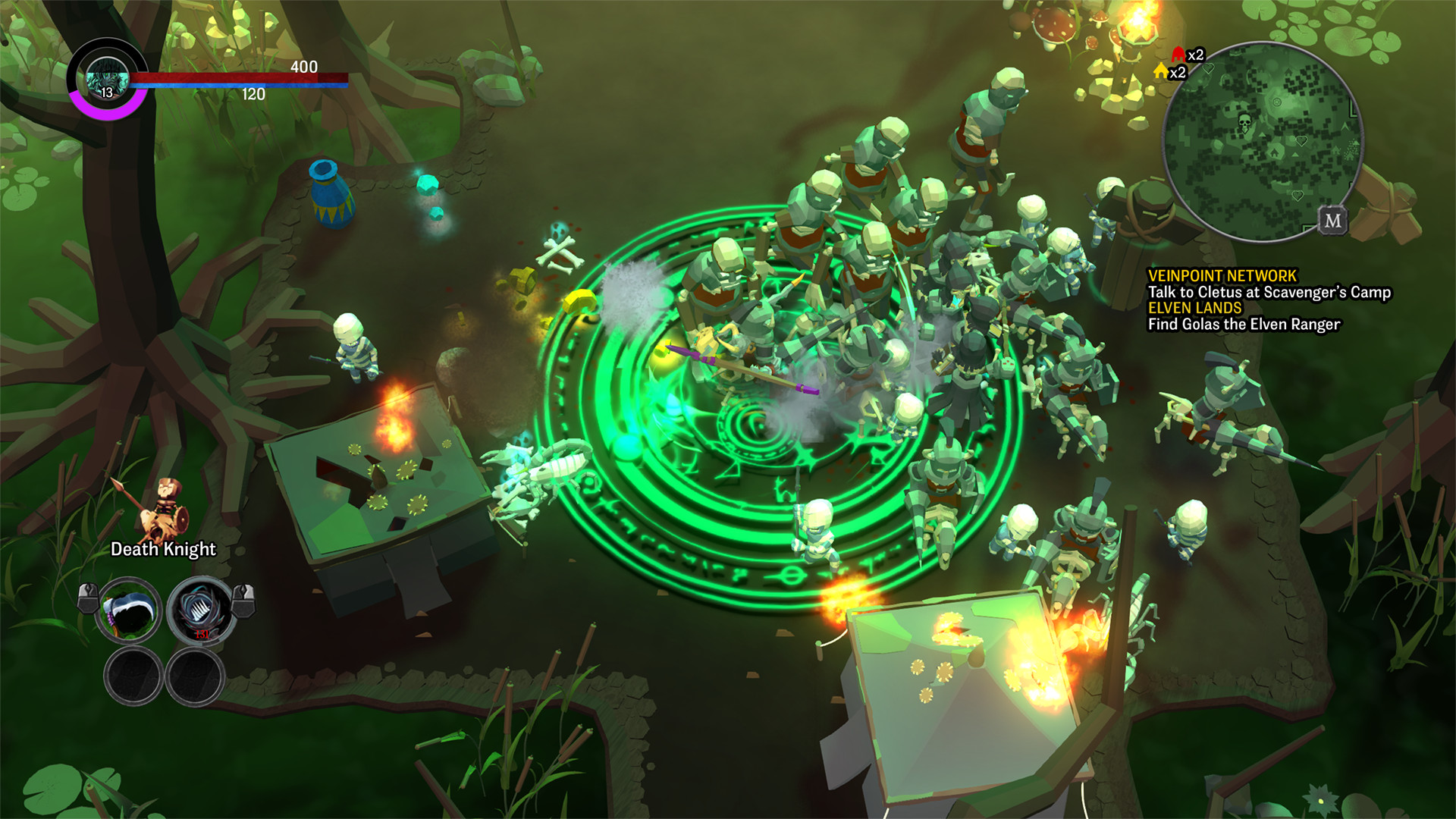Click the heart marker on the minimap

point(1301,140)
